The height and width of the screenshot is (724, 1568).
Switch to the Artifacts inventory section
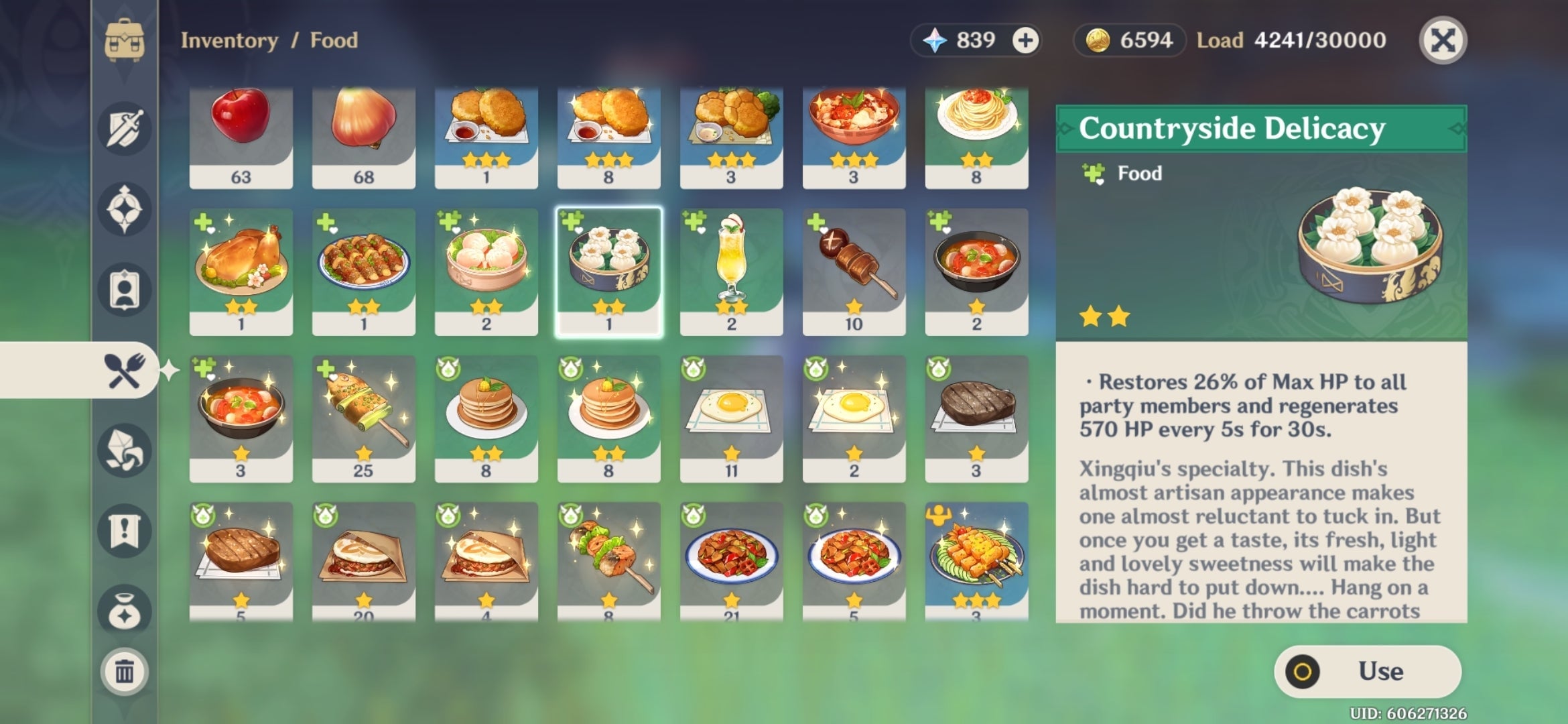click(124, 208)
